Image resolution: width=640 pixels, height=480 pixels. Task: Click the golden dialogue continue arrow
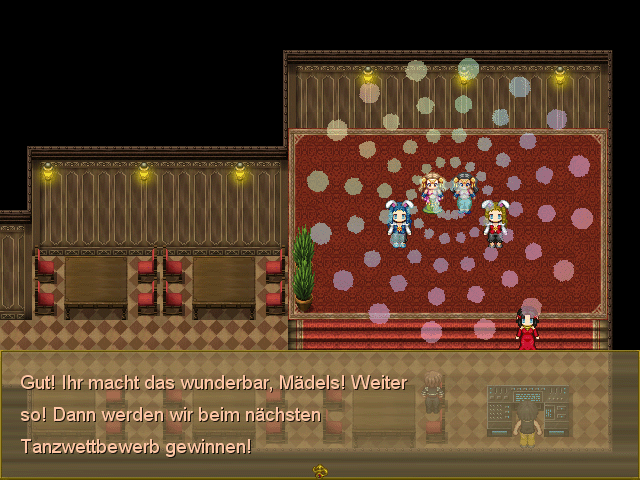click(320, 470)
